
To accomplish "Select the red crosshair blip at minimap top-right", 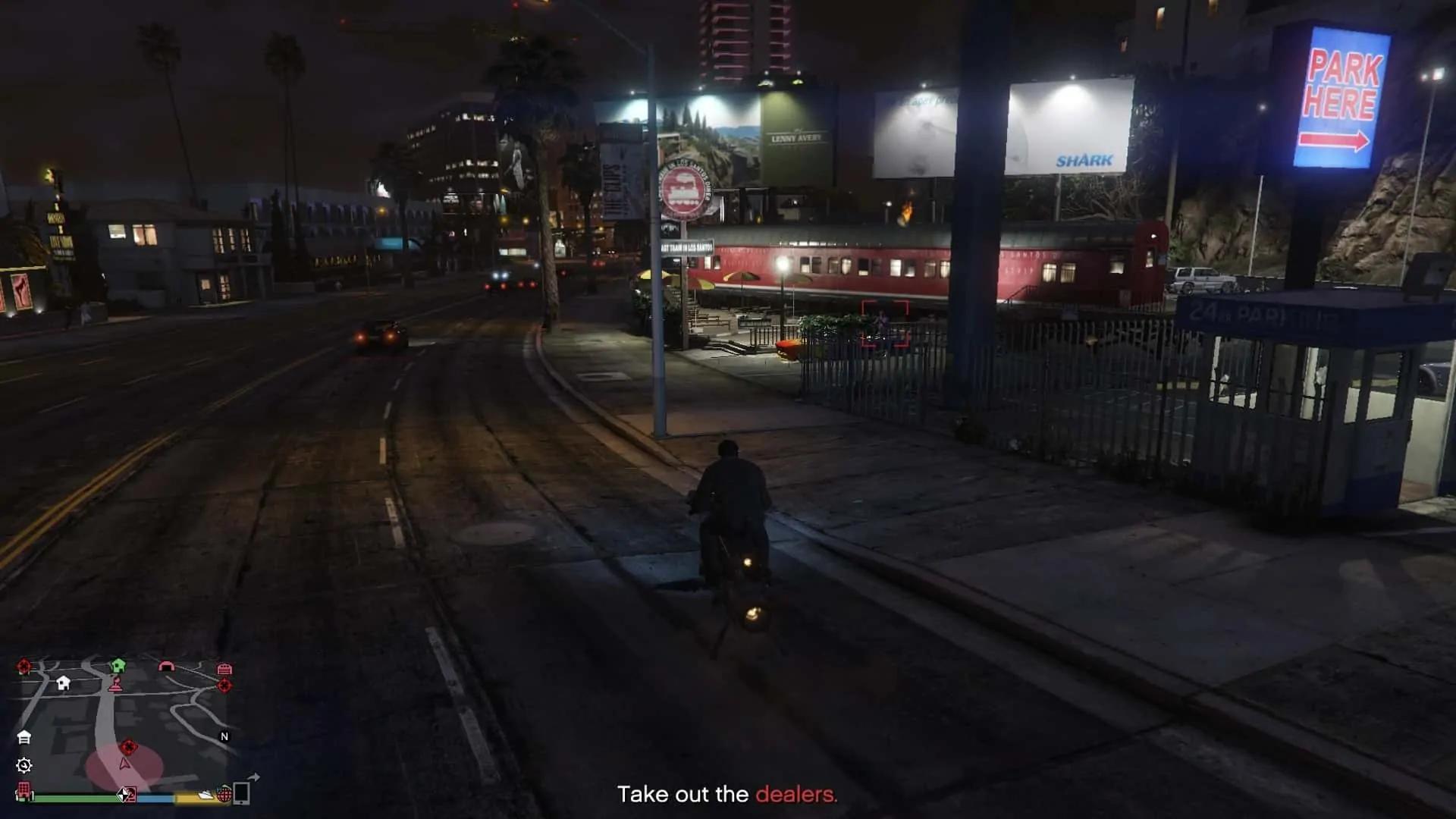I will [x=224, y=685].
